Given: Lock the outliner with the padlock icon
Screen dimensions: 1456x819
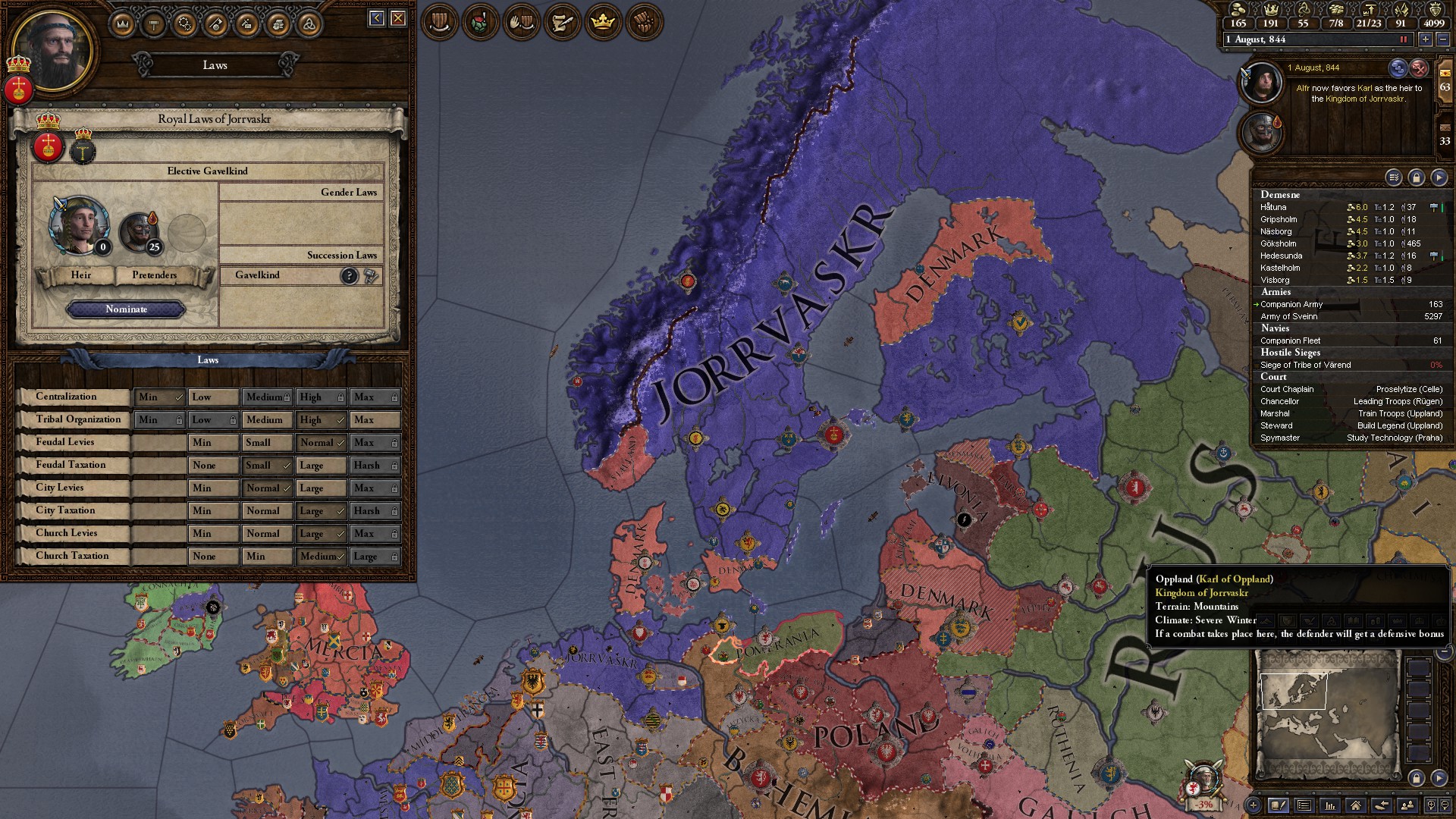Looking at the screenshot, I should coord(1417,176).
